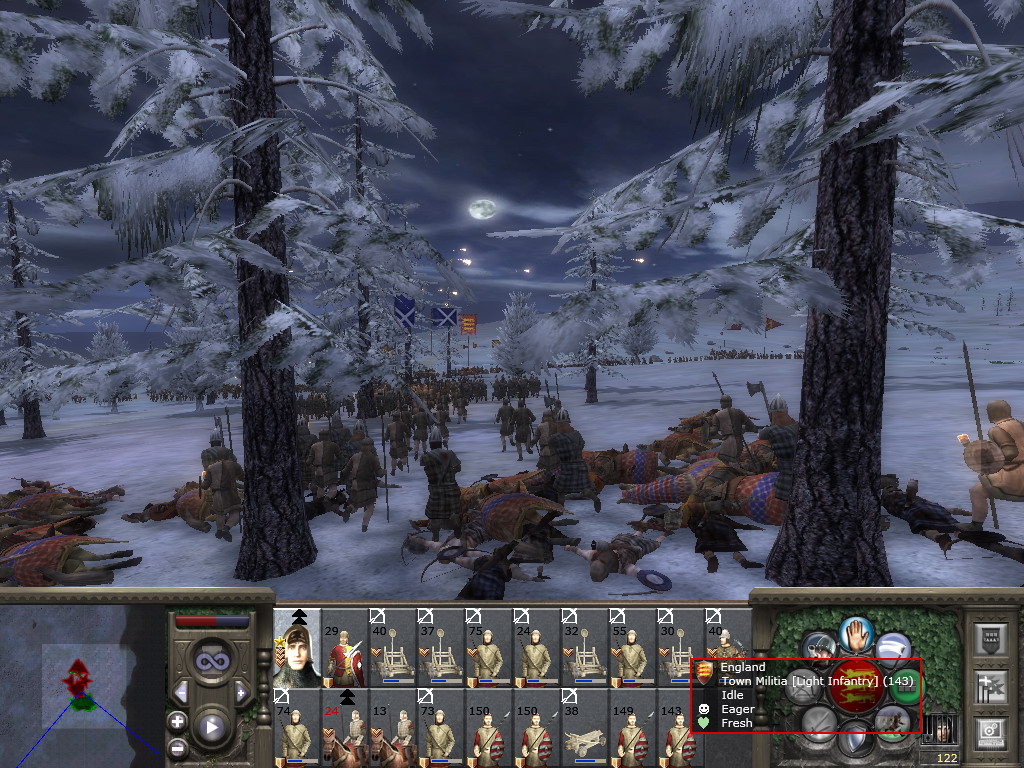Image resolution: width=1024 pixels, height=768 pixels.
Task: Order withdrawal using the white flag icon
Action: coord(893,647)
